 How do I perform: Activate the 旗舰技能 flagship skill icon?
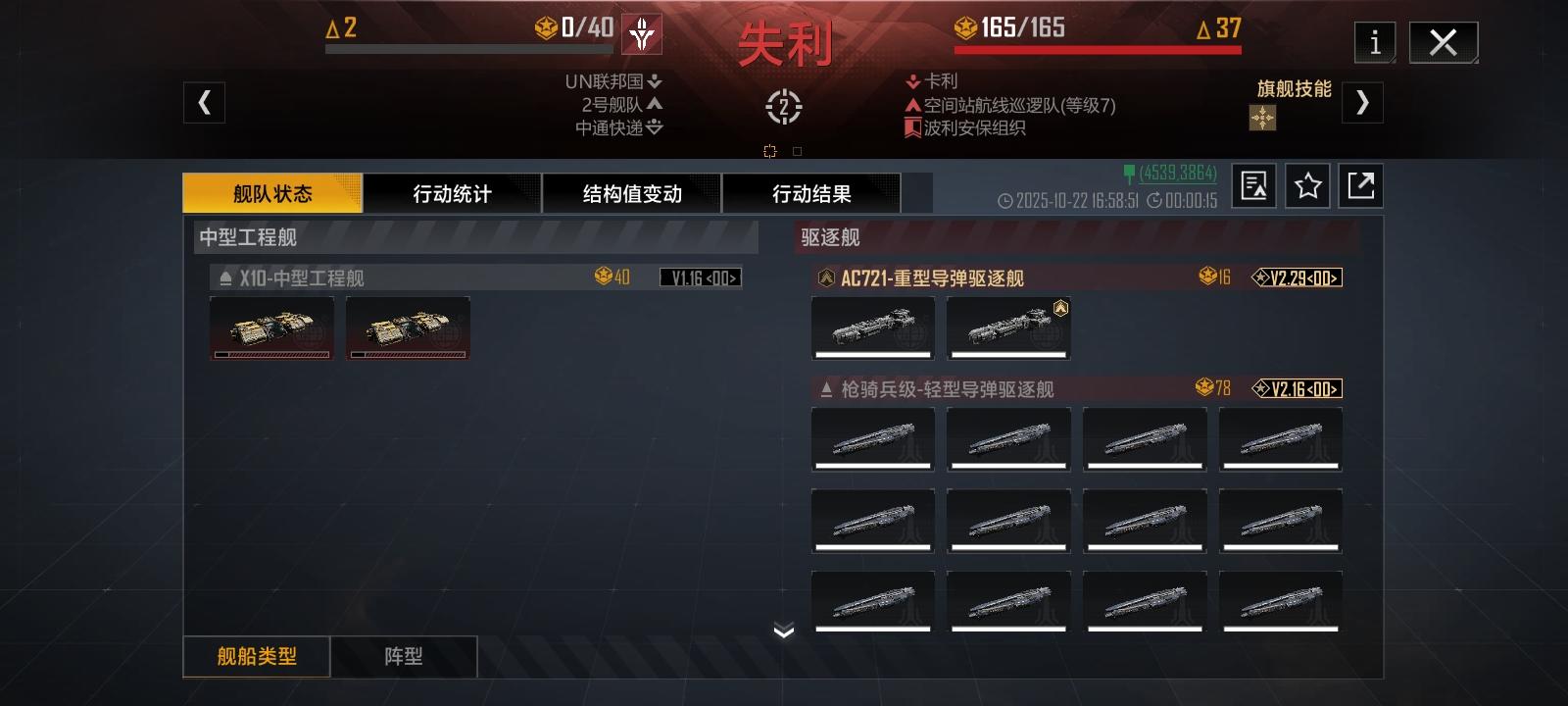tap(1261, 119)
